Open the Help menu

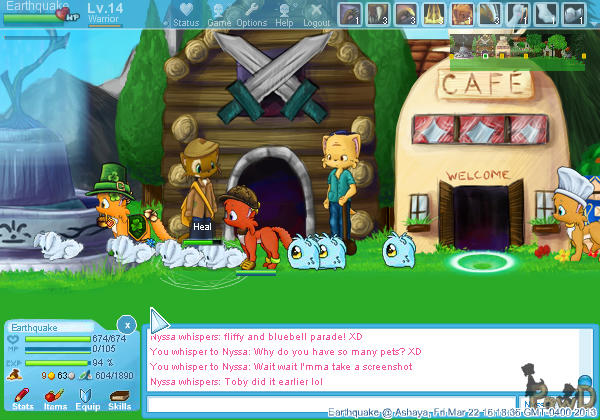(x=285, y=14)
